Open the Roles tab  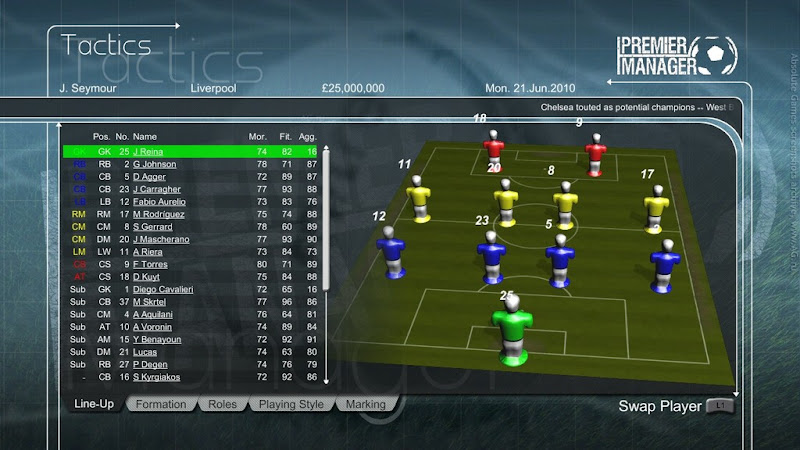222,405
